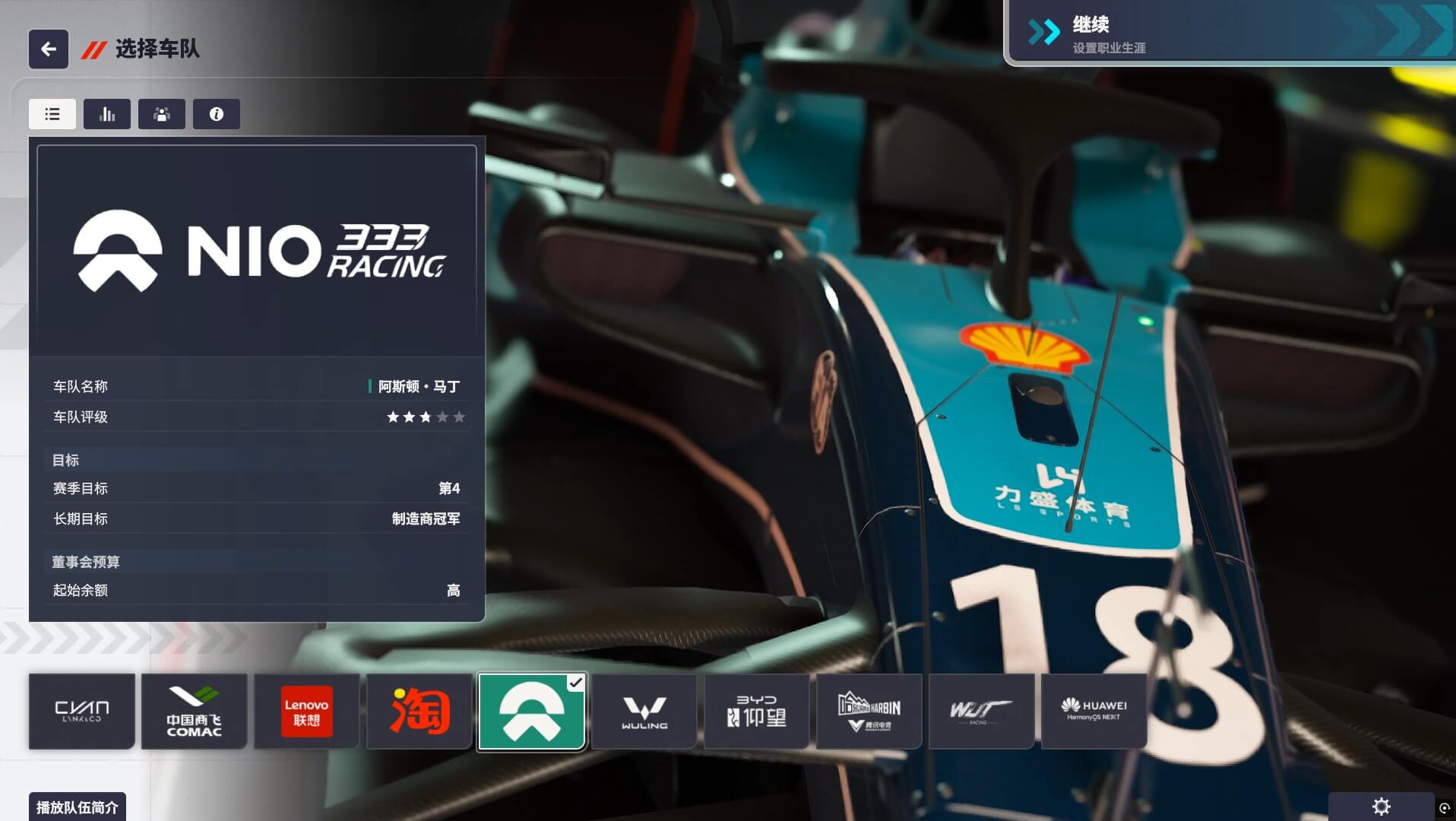
Task: Choose the WUT Racing team
Action: 982,712
